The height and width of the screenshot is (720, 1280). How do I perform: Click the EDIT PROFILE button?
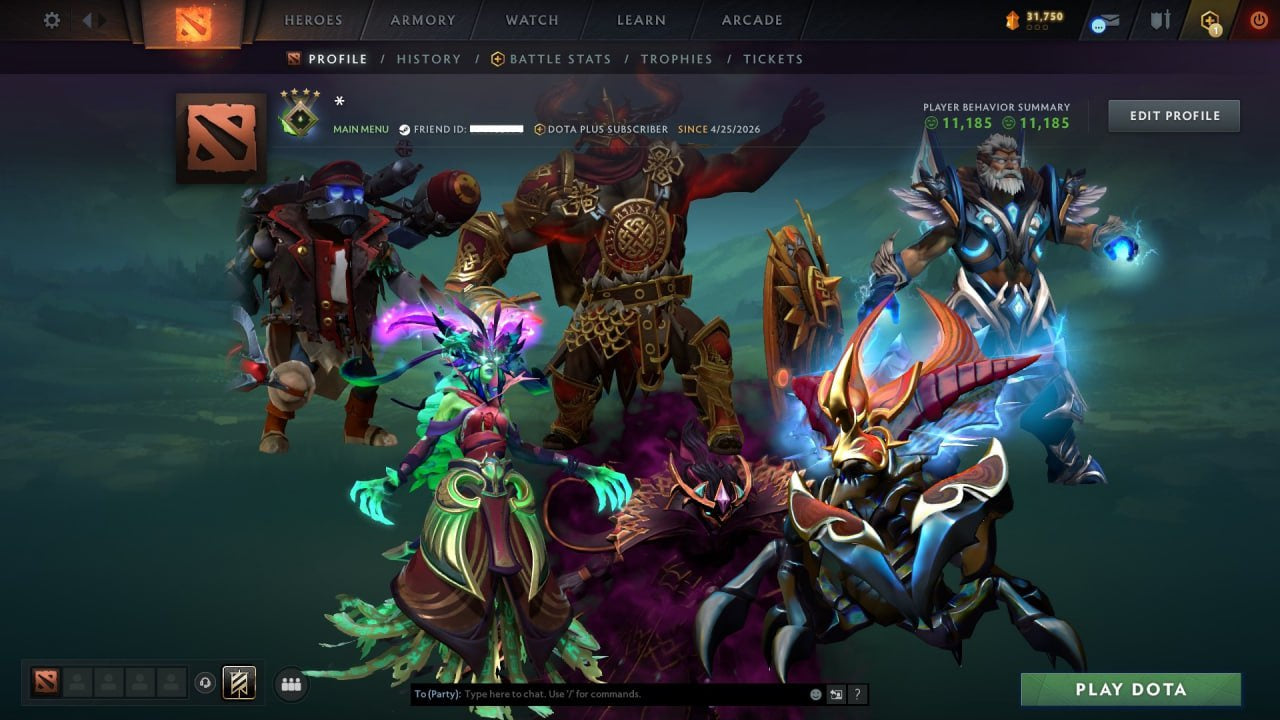[1173, 115]
